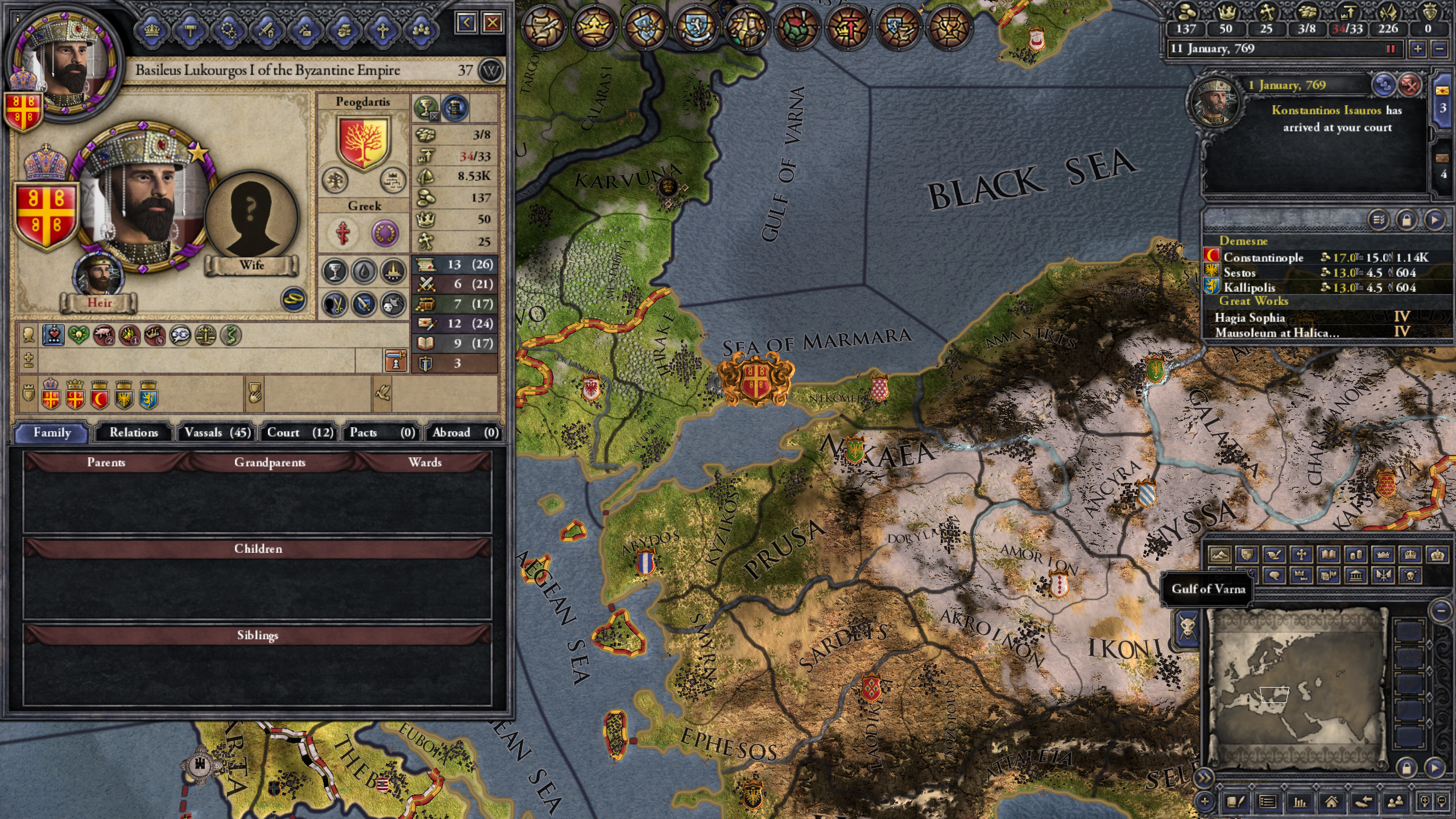Decrease game speed with the minus button

(x=1440, y=49)
